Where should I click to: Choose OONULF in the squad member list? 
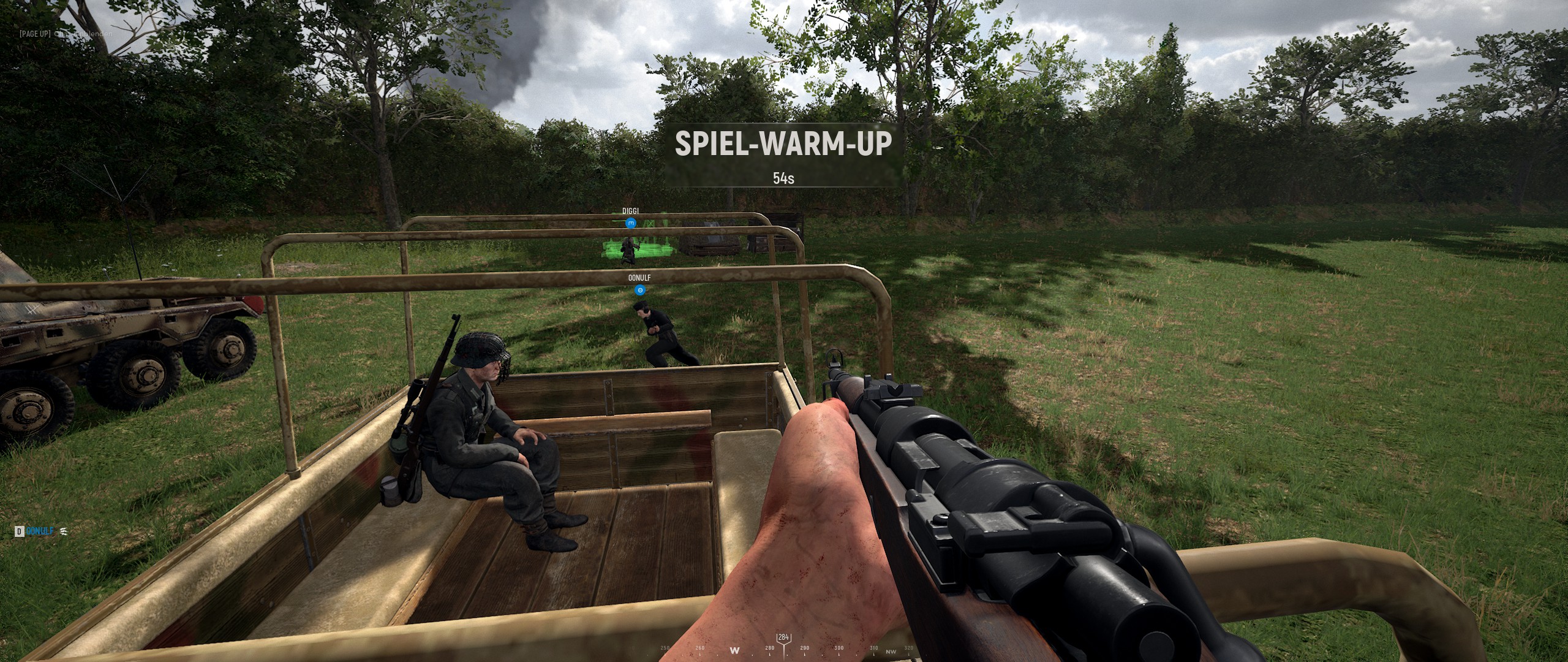pyautogui.click(x=40, y=531)
